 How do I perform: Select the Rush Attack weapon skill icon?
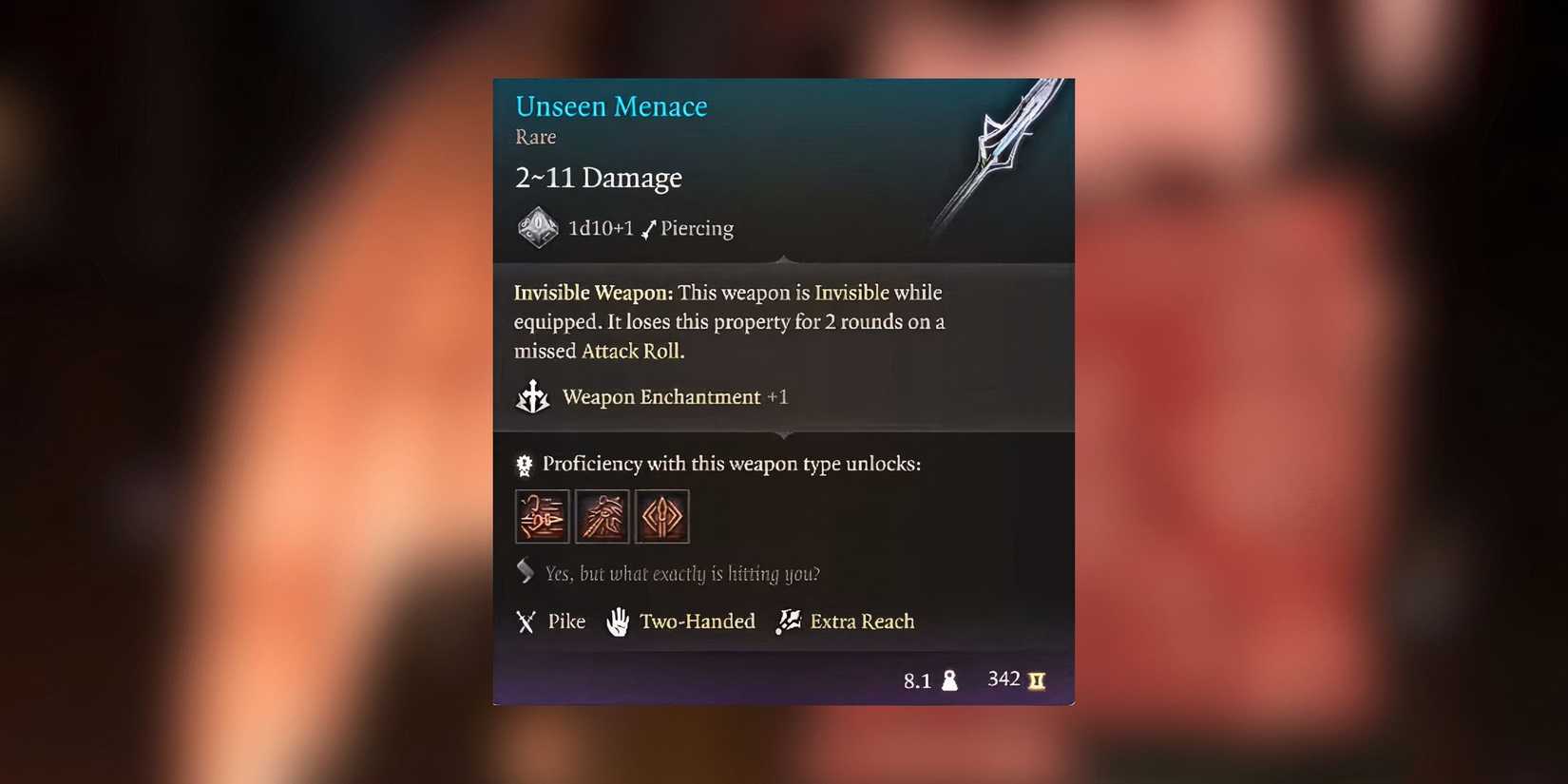pos(542,516)
